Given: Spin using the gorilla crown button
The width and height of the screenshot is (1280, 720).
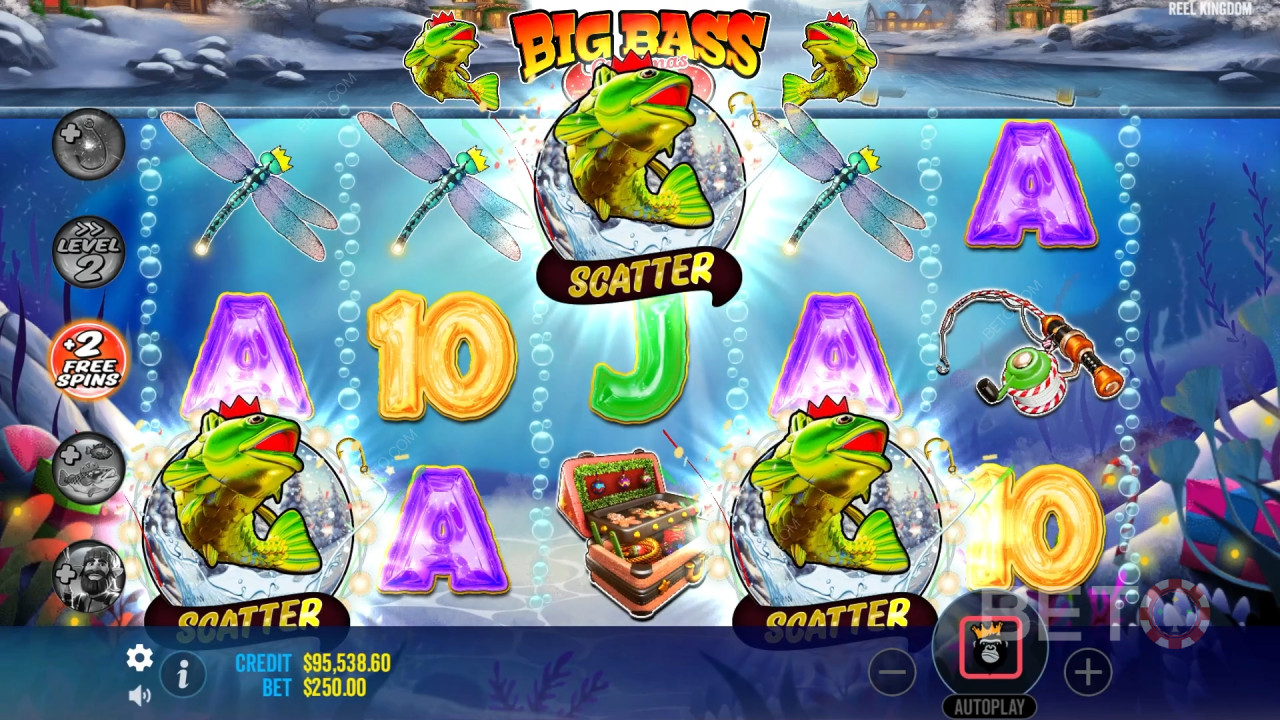Looking at the screenshot, I should point(990,648).
